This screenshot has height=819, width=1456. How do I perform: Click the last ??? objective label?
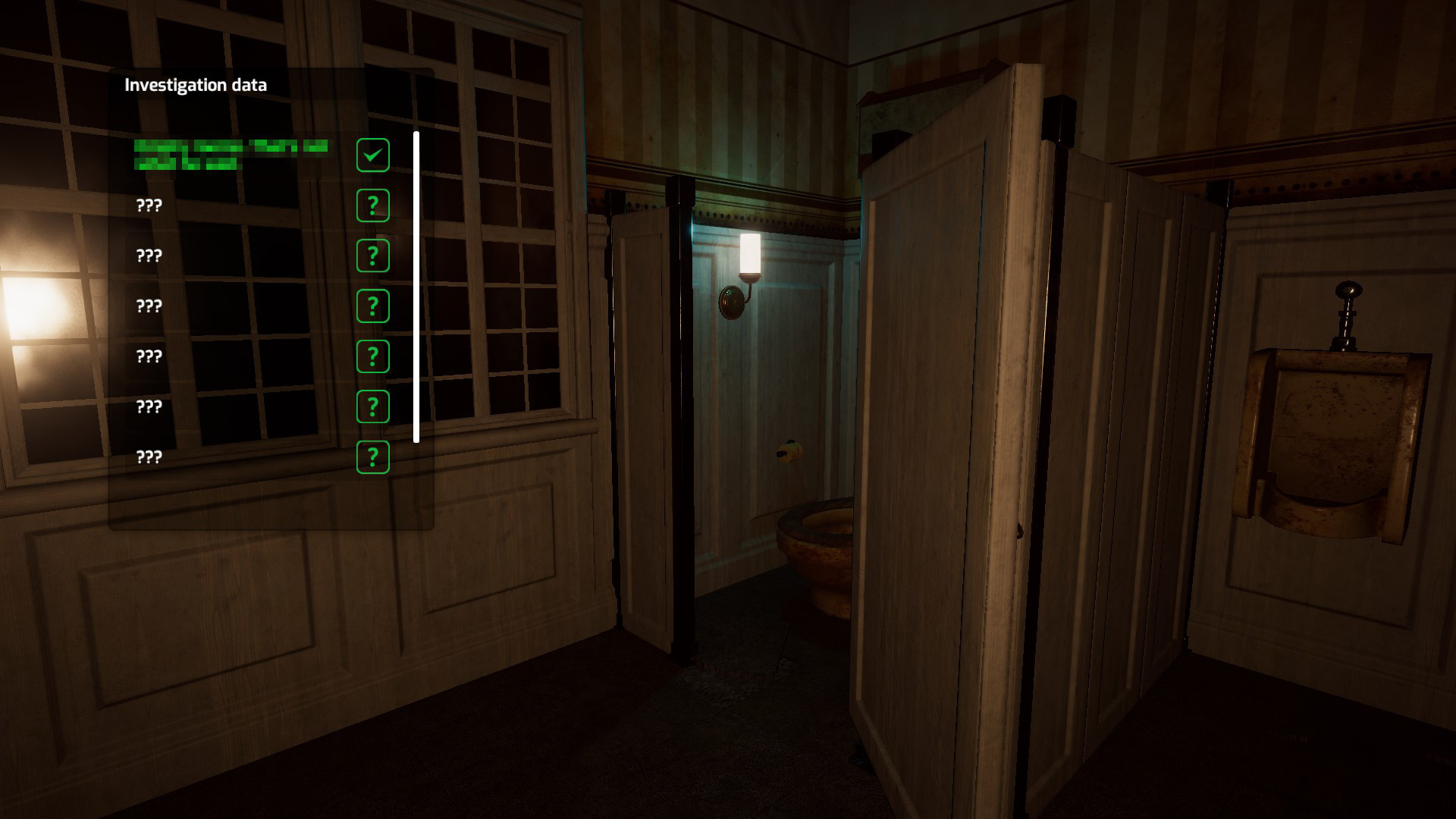click(149, 456)
